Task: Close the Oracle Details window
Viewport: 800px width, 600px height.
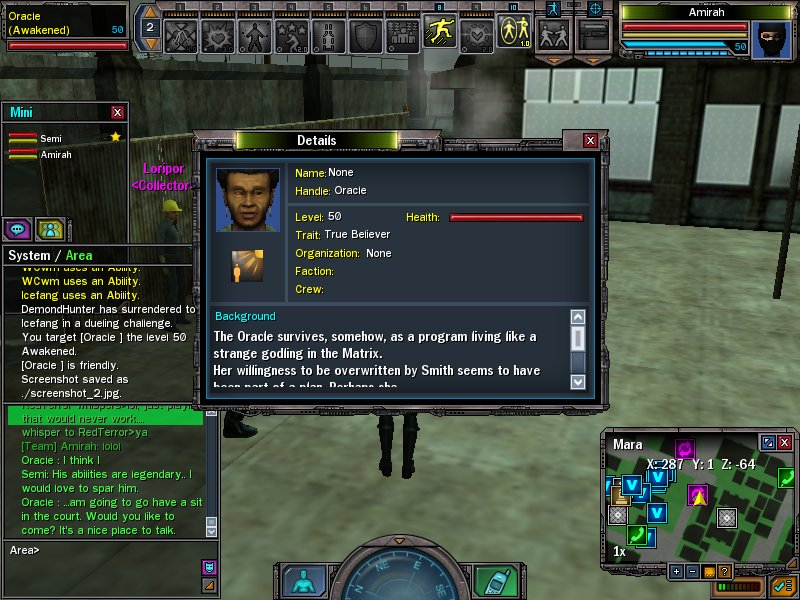Action: 590,141
